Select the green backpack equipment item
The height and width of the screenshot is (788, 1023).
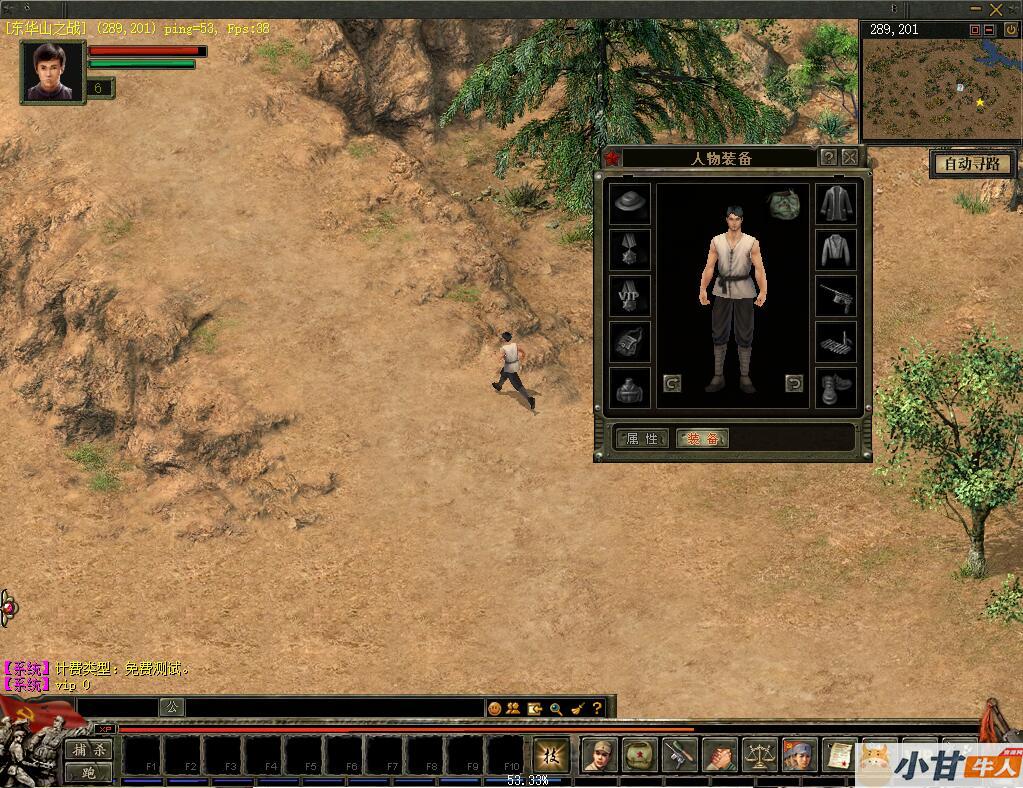pyautogui.click(x=785, y=204)
